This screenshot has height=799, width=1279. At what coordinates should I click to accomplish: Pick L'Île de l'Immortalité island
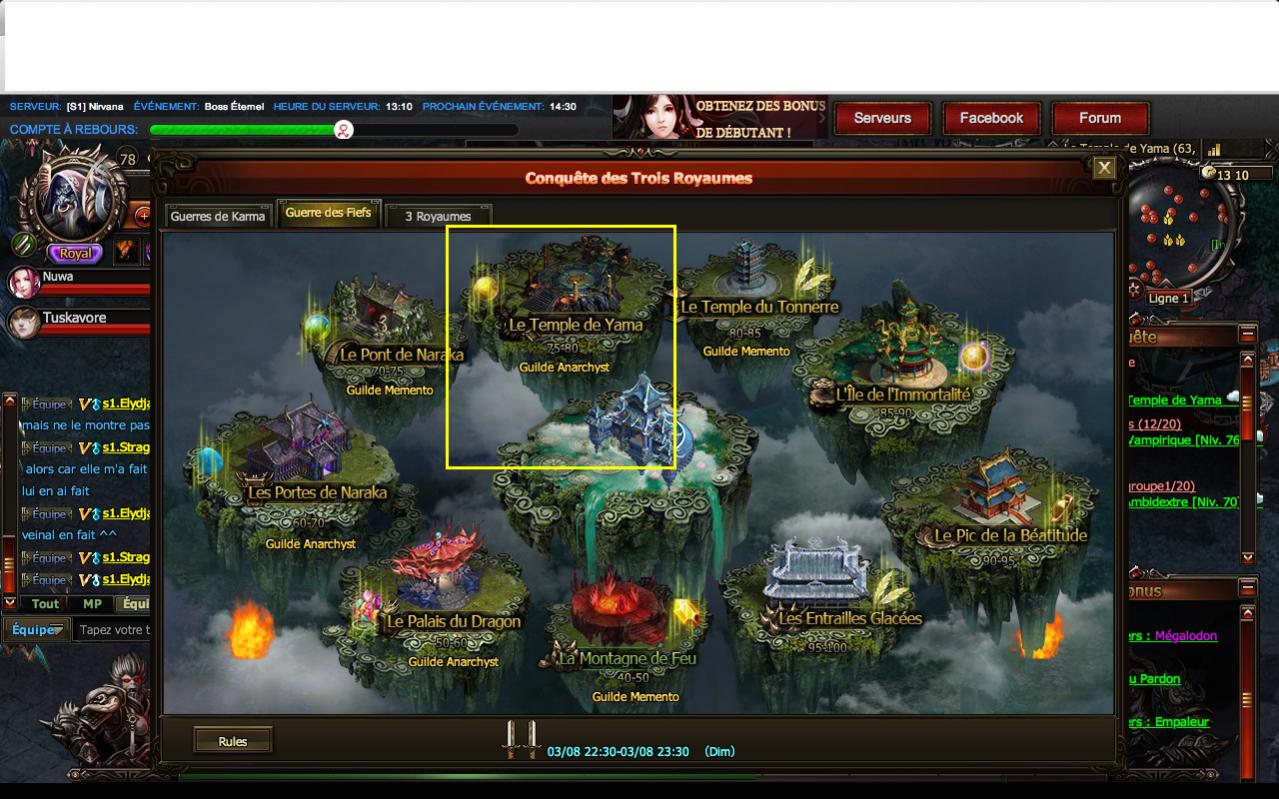click(902, 370)
